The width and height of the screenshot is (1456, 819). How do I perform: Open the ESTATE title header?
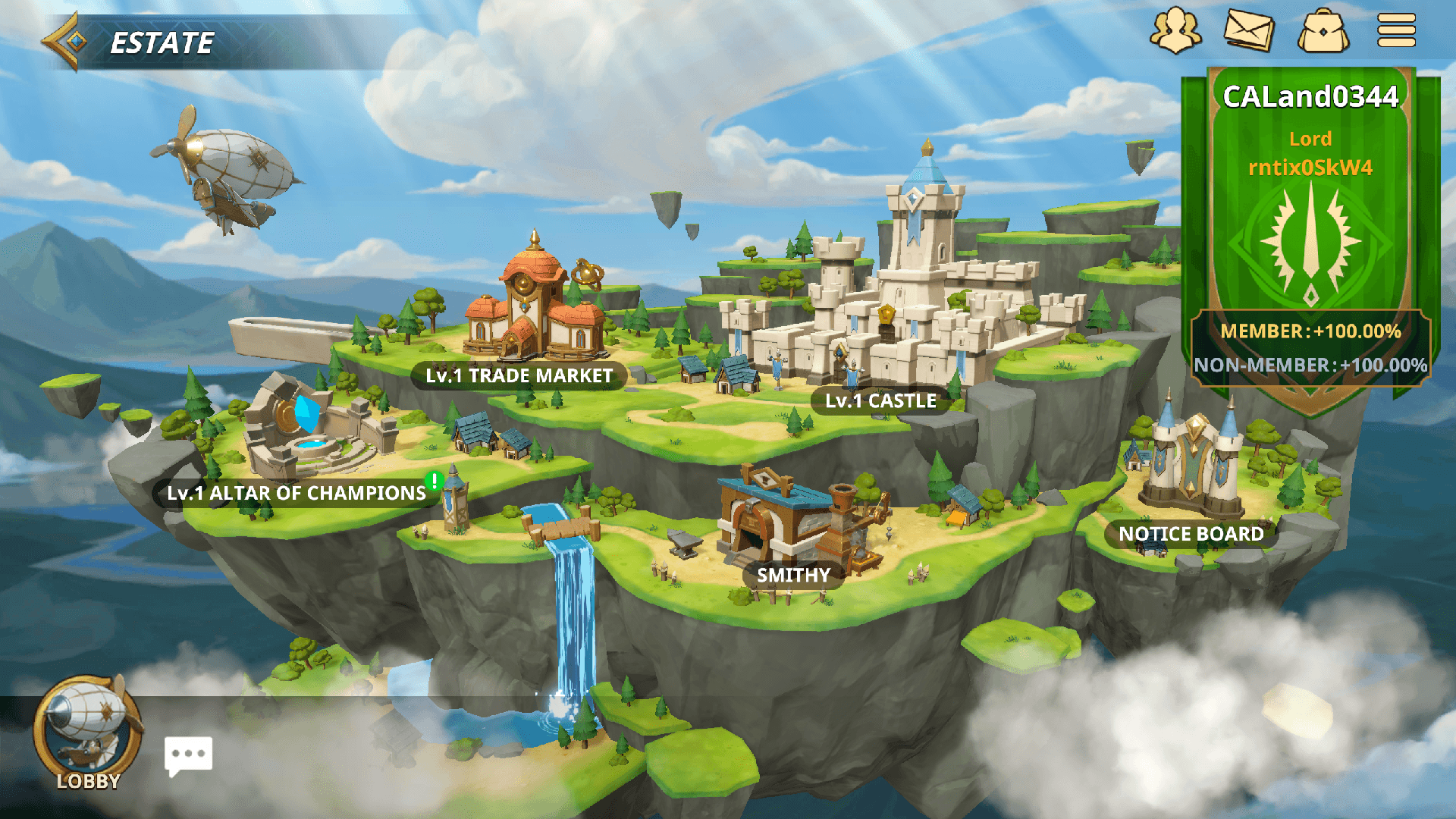click(x=161, y=43)
